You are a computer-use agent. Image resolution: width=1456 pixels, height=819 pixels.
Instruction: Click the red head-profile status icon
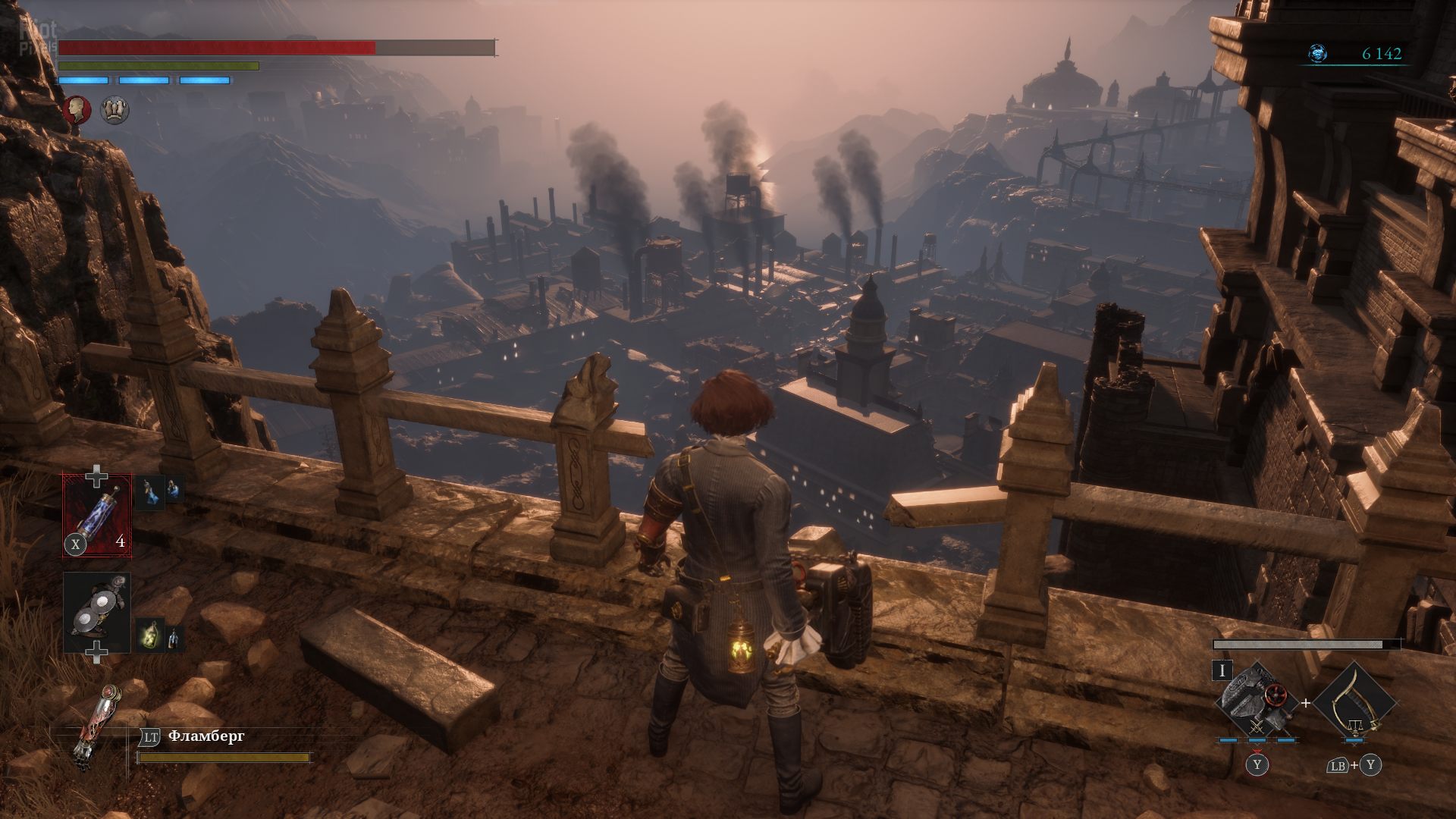point(77,110)
